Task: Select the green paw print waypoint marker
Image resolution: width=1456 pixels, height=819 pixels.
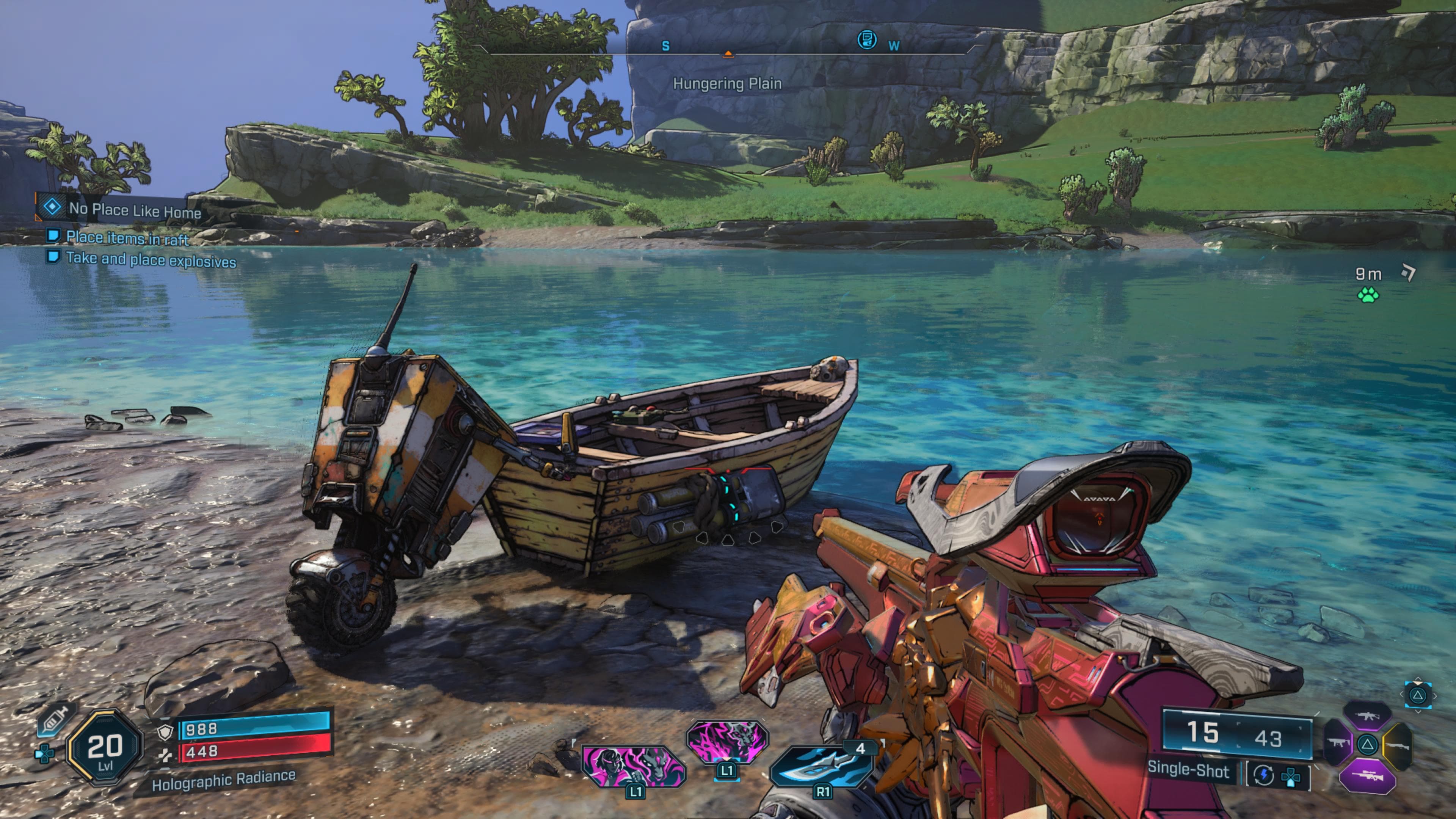Action: 1368,295
